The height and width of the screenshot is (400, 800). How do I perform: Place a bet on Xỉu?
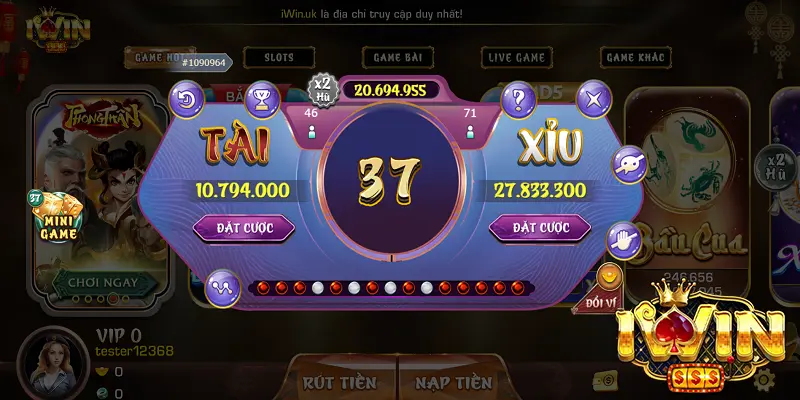[541, 229]
